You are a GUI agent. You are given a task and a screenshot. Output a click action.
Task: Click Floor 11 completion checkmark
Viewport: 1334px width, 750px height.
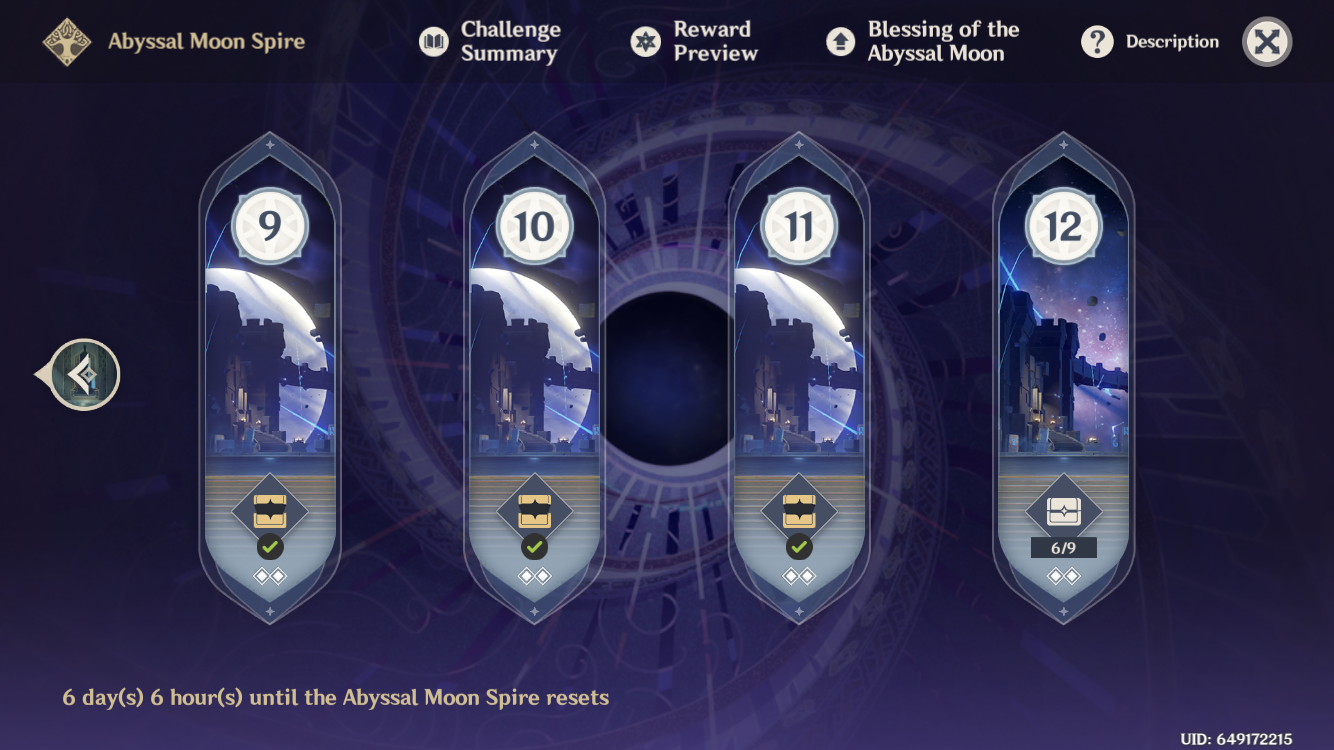pyautogui.click(x=798, y=549)
